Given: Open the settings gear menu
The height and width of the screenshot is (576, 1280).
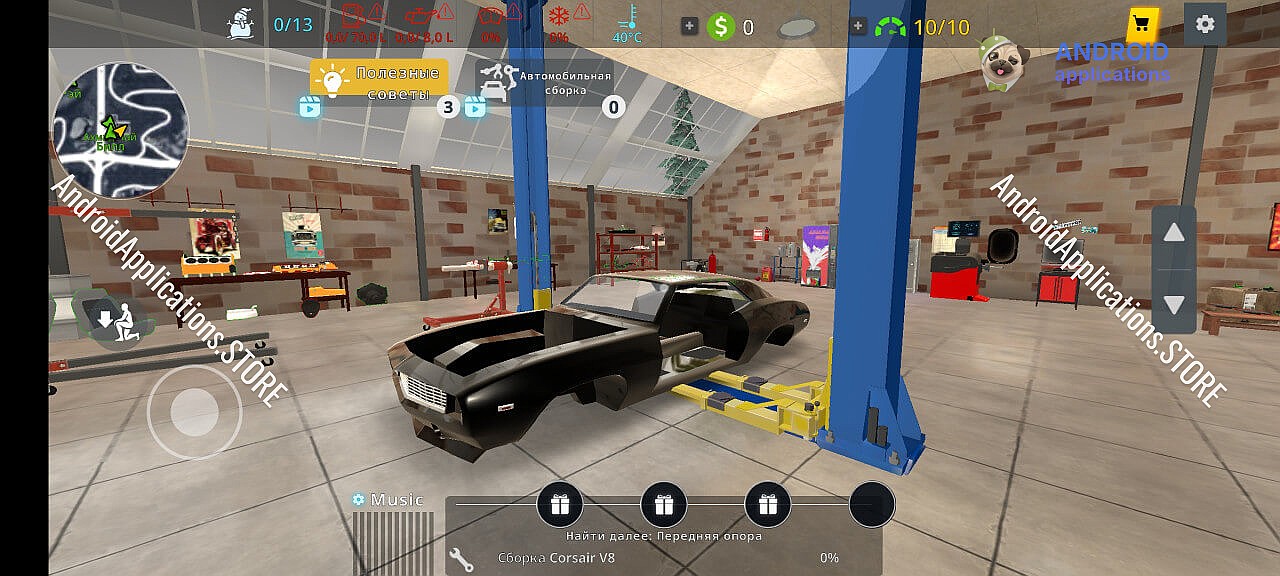Looking at the screenshot, I should pyautogui.click(x=1205, y=24).
